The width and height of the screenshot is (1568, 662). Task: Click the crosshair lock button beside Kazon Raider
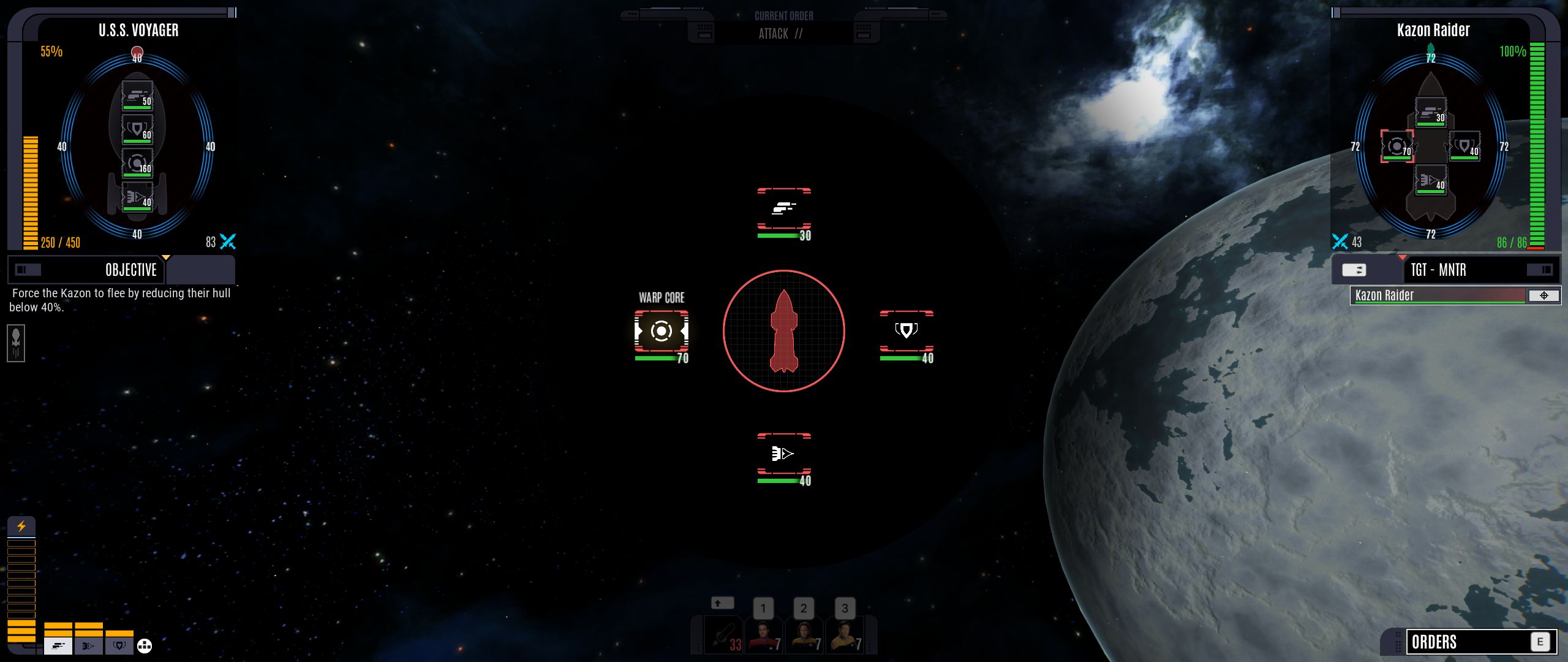click(x=1543, y=295)
